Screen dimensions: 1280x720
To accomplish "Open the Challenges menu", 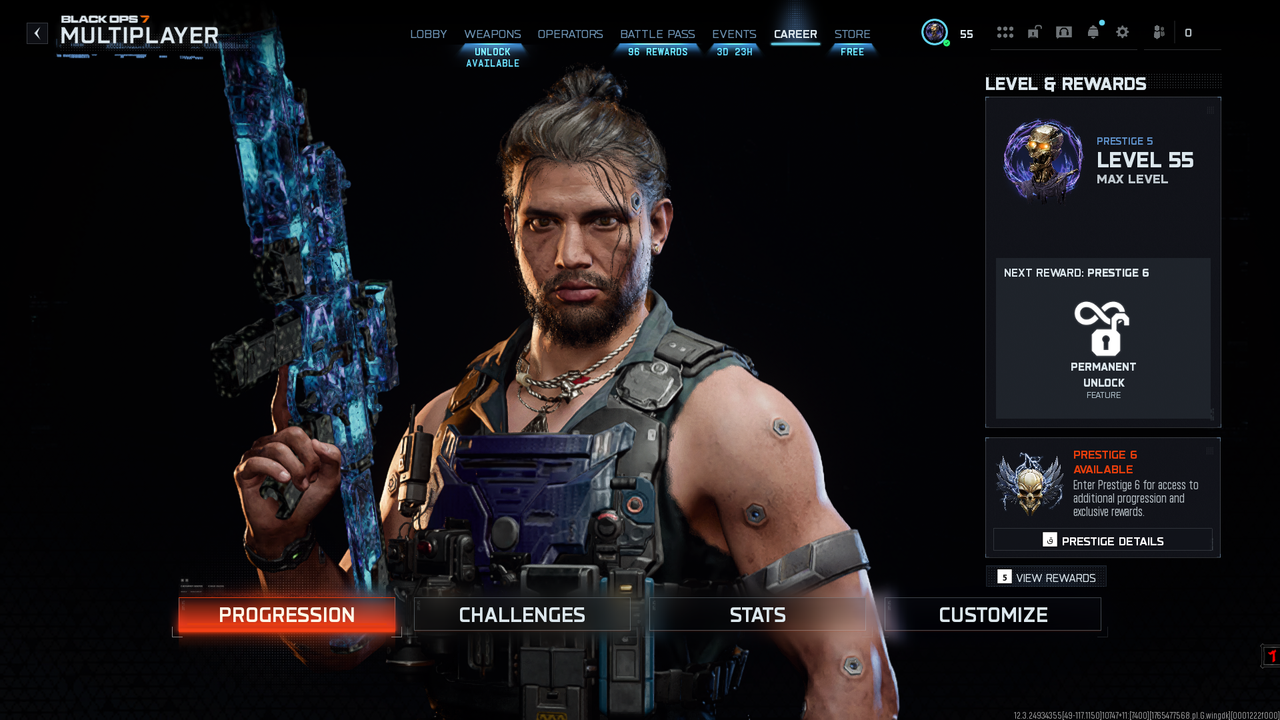I will click(522, 615).
